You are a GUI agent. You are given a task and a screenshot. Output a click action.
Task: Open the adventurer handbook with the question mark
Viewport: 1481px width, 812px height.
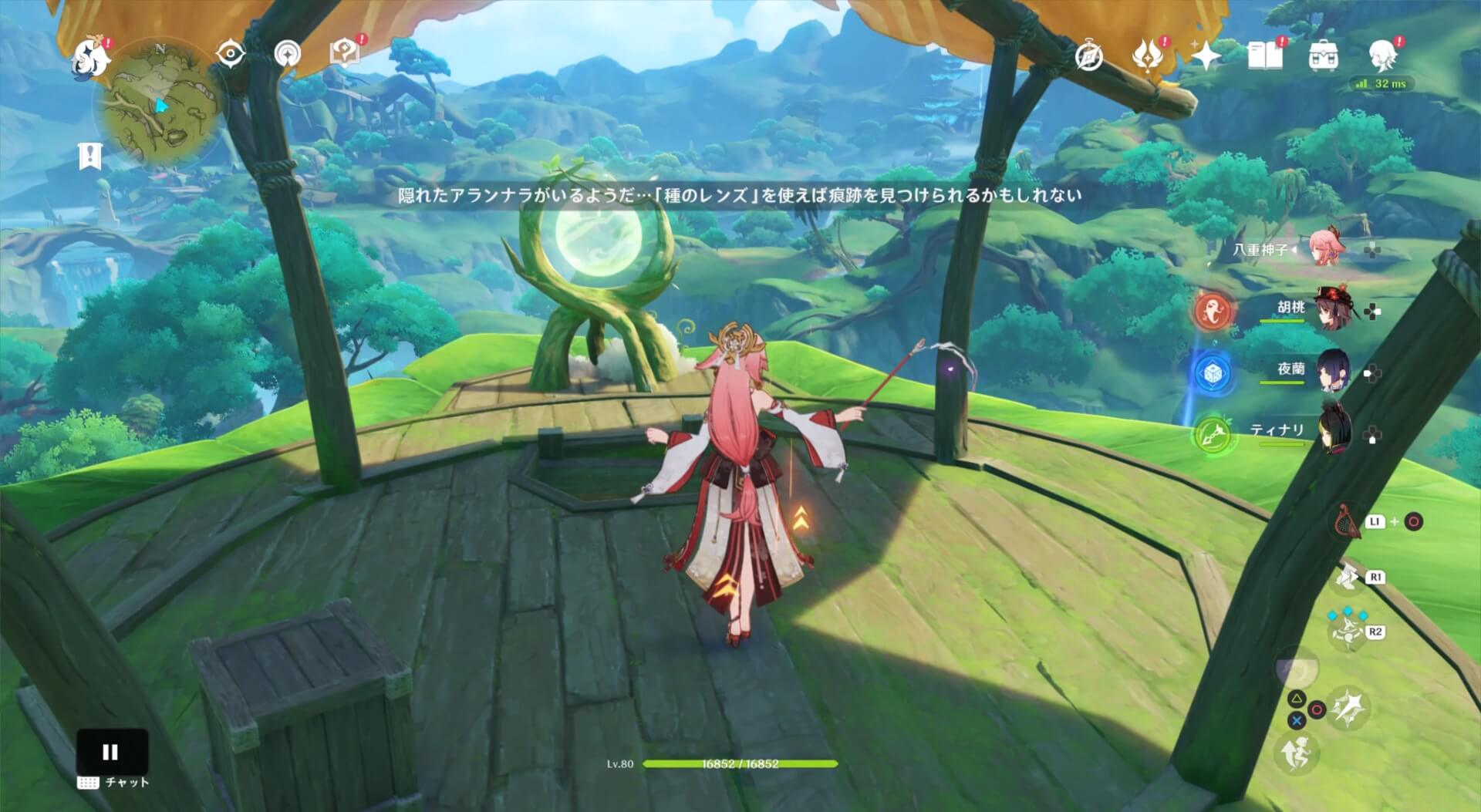click(x=346, y=51)
